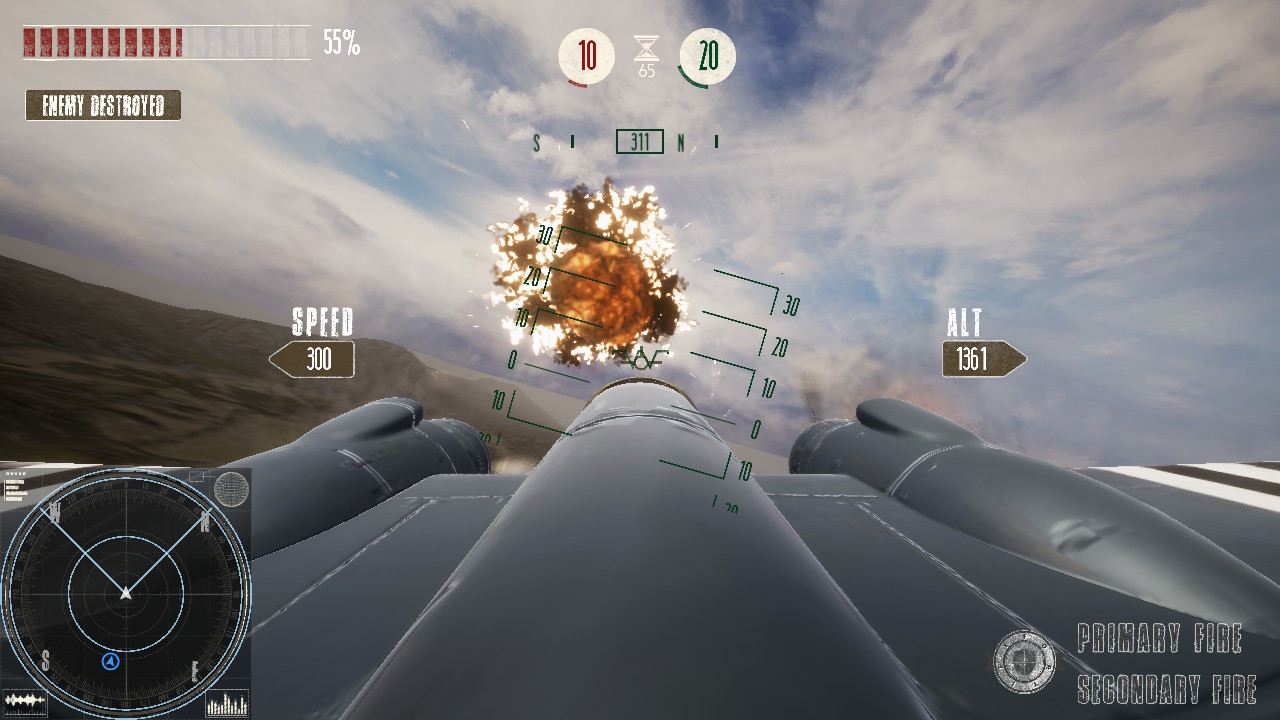Click the hourglass timer icon
Viewport: 1280px width, 720px height.
point(645,48)
